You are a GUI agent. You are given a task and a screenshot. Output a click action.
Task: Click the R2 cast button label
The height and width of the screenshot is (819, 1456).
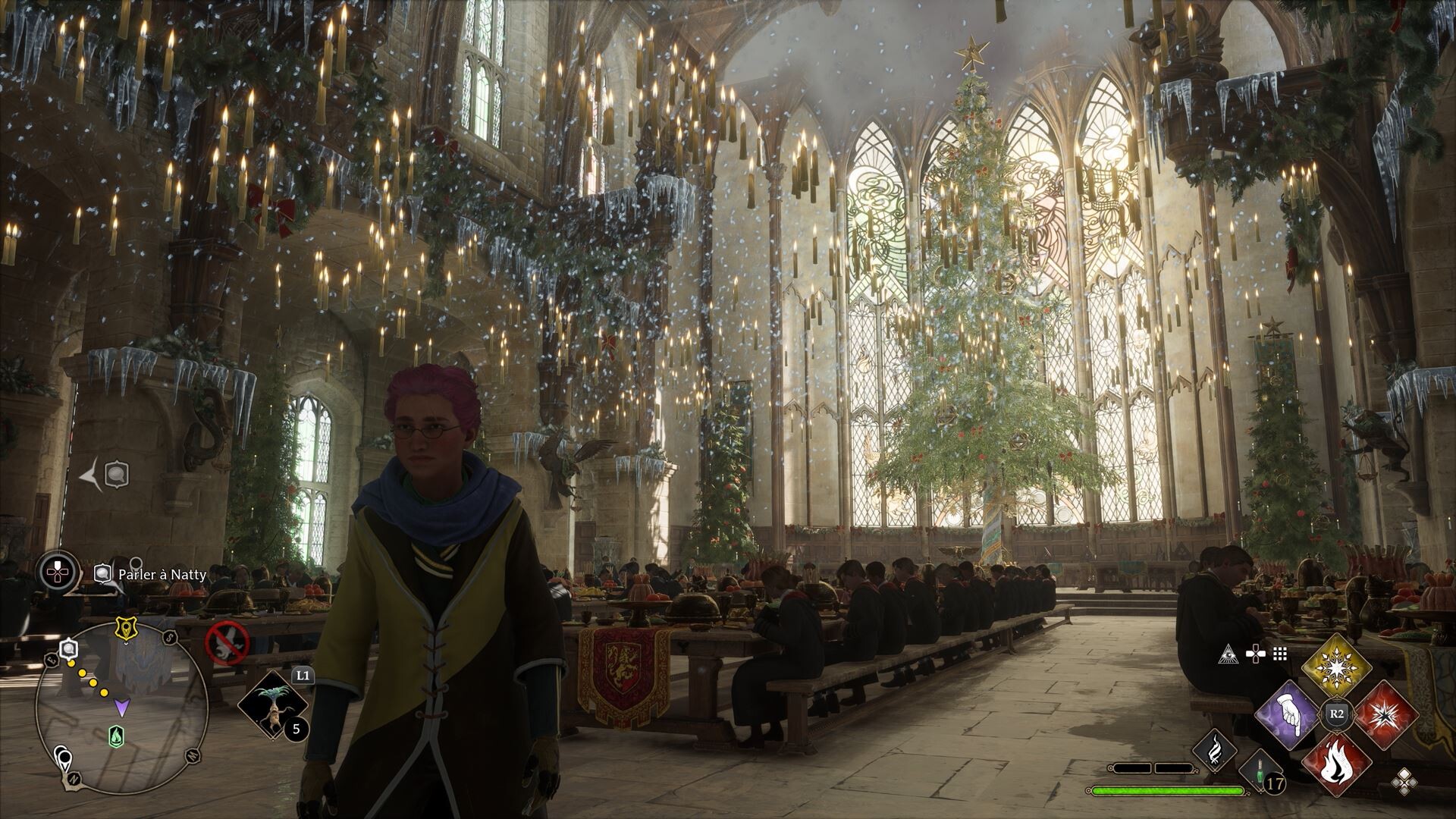1335,714
